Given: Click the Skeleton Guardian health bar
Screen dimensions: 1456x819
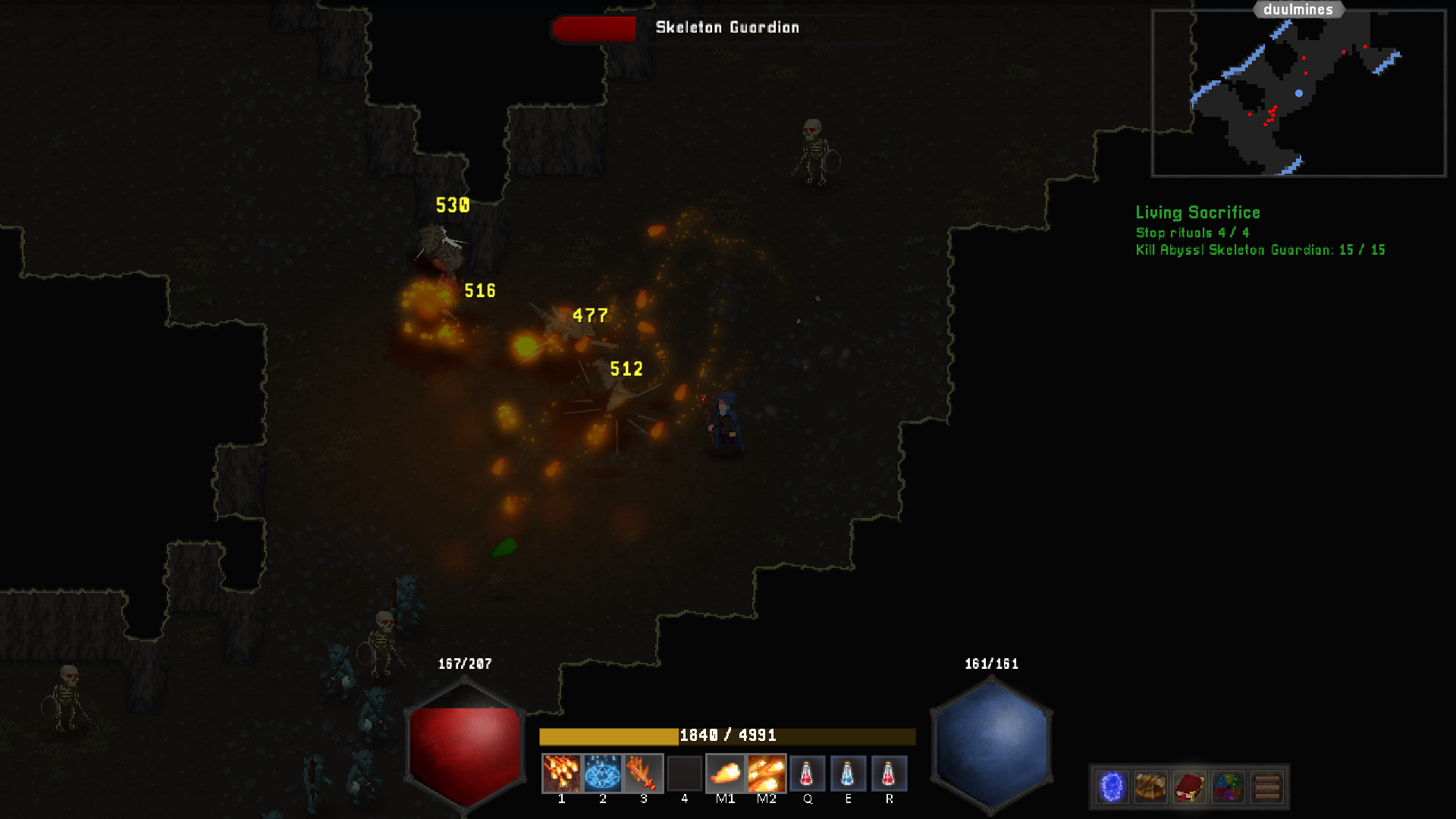Looking at the screenshot, I should tap(595, 29).
